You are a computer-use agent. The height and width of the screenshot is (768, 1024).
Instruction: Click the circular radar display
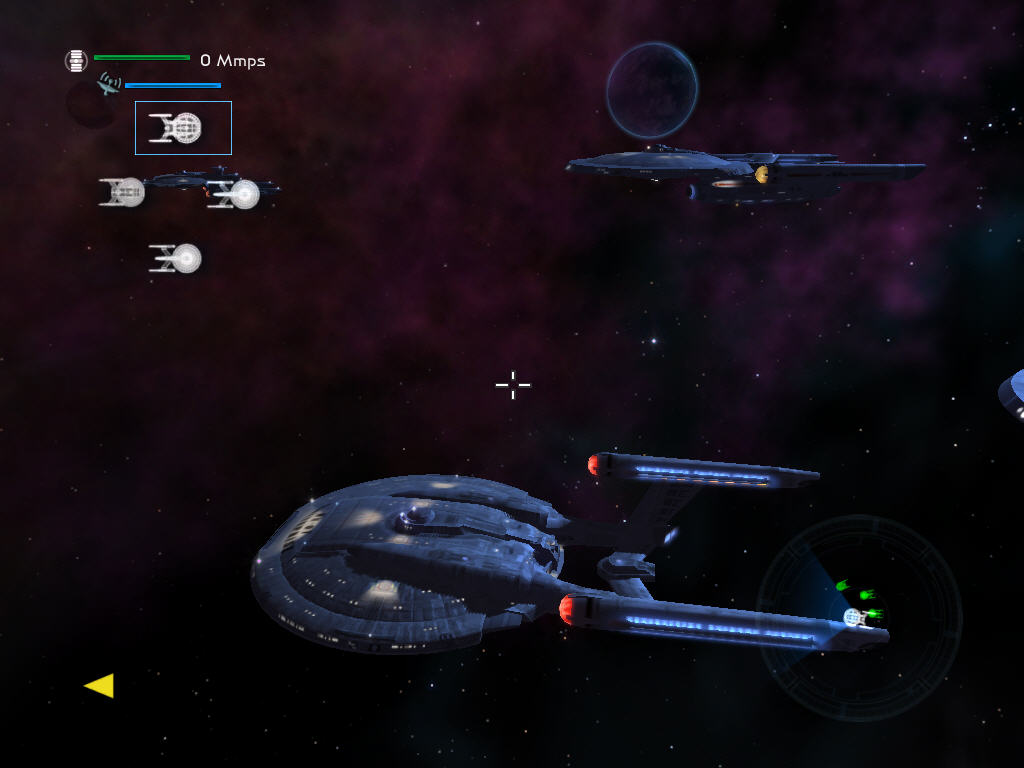point(858,617)
